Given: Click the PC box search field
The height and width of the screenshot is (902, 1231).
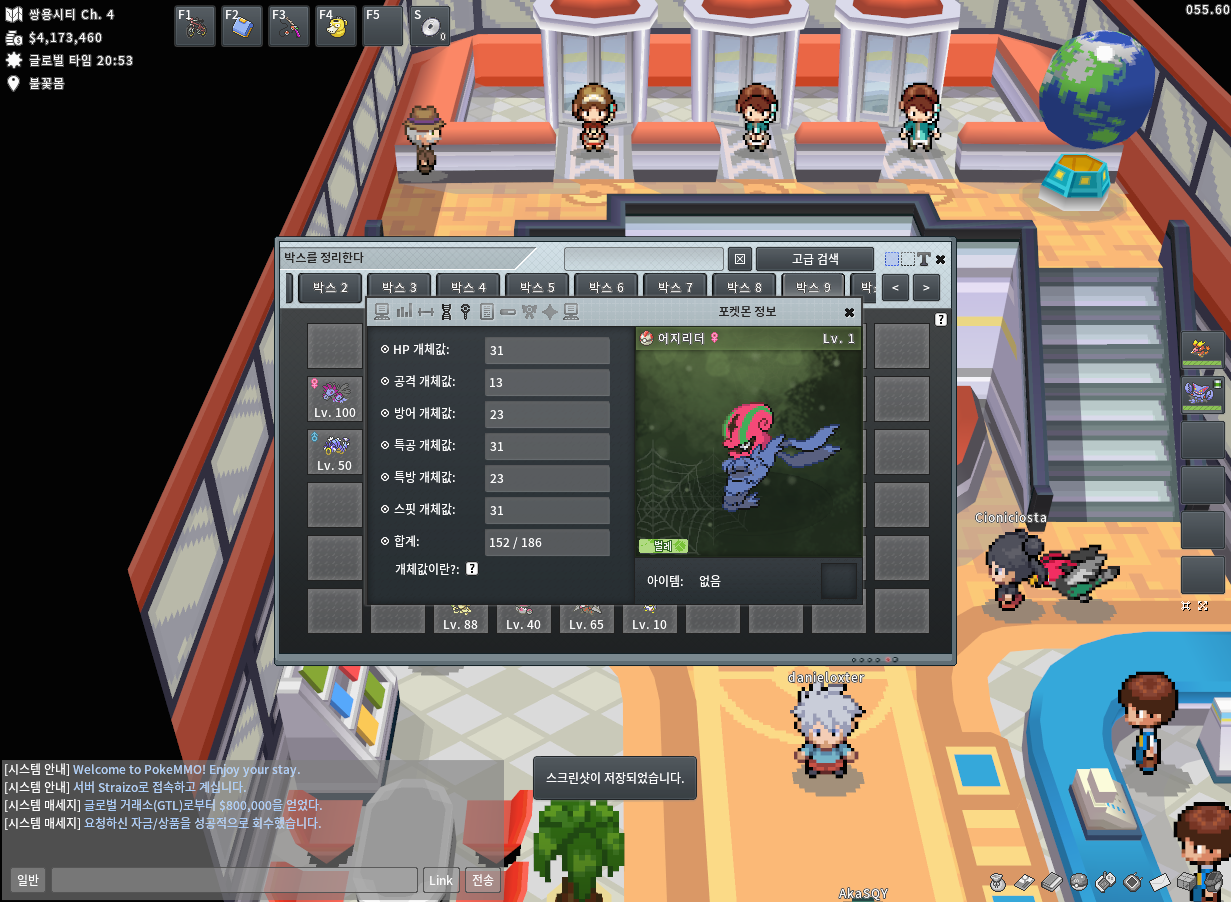Looking at the screenshot, I should point(643,259).
